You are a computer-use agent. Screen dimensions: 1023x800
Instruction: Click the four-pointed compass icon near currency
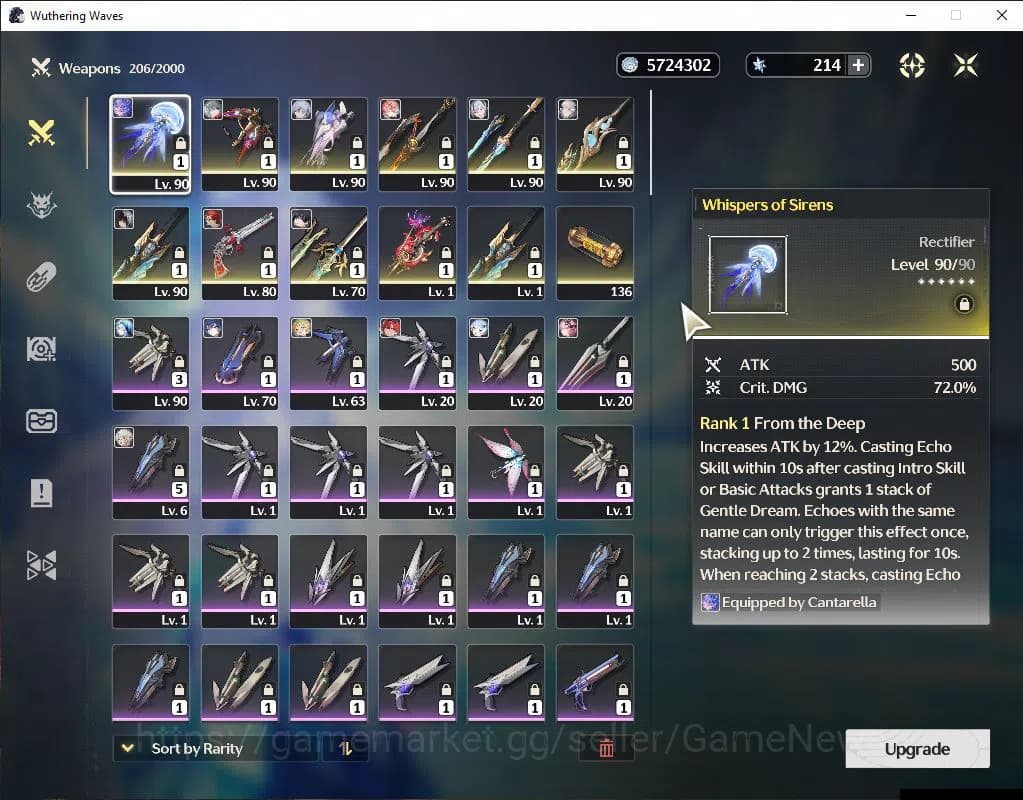coord(911,65)
